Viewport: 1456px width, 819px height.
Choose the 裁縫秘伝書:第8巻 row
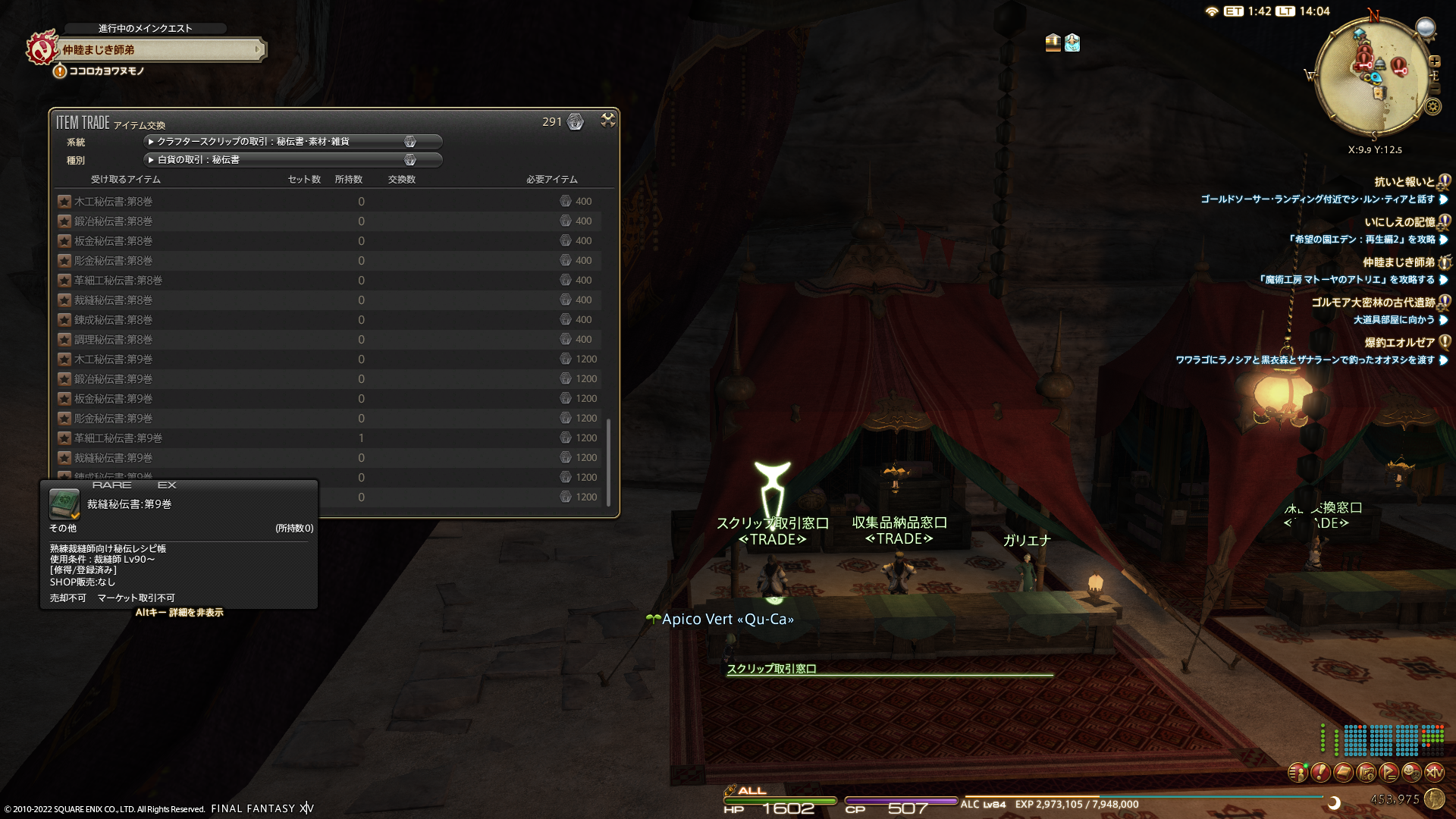tap(114, 300)
